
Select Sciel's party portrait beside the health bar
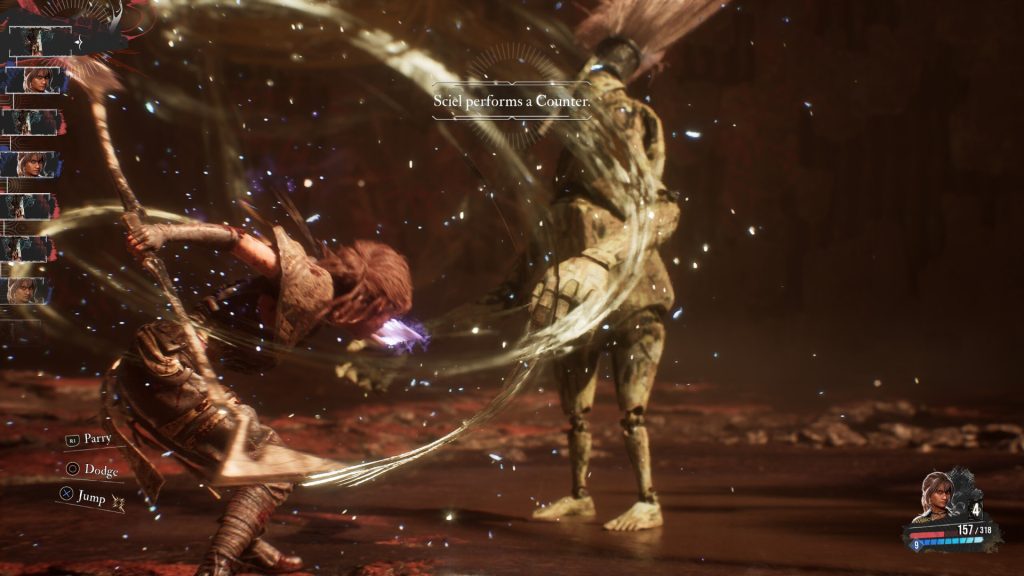tap(937, 495)
